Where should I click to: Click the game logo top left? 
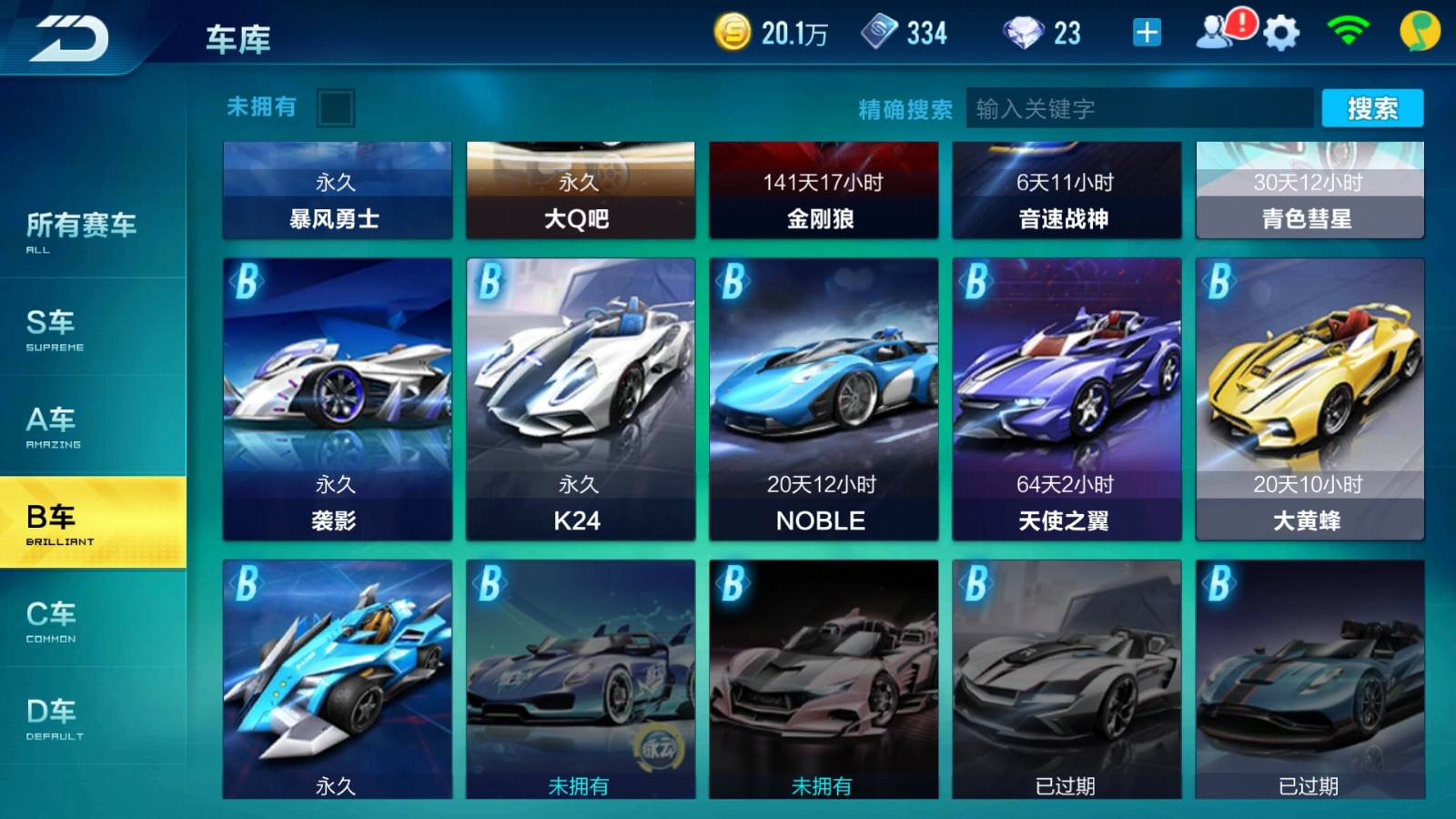(x=71, y=36)
